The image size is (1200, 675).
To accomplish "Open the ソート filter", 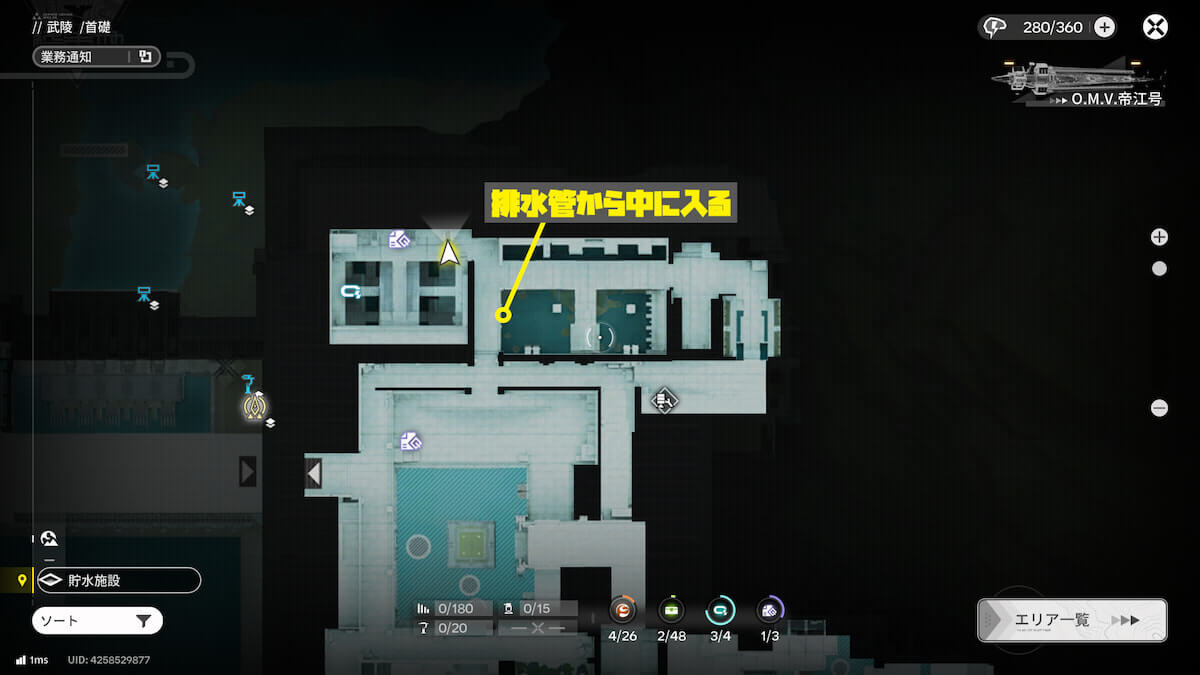I will [x=97, y=621].
